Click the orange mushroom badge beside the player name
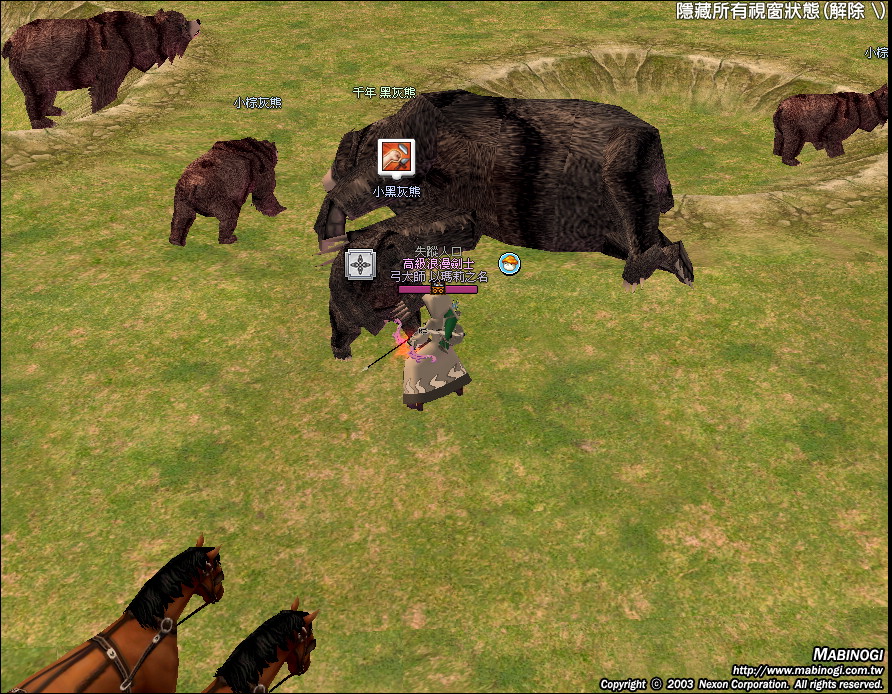 509,264
